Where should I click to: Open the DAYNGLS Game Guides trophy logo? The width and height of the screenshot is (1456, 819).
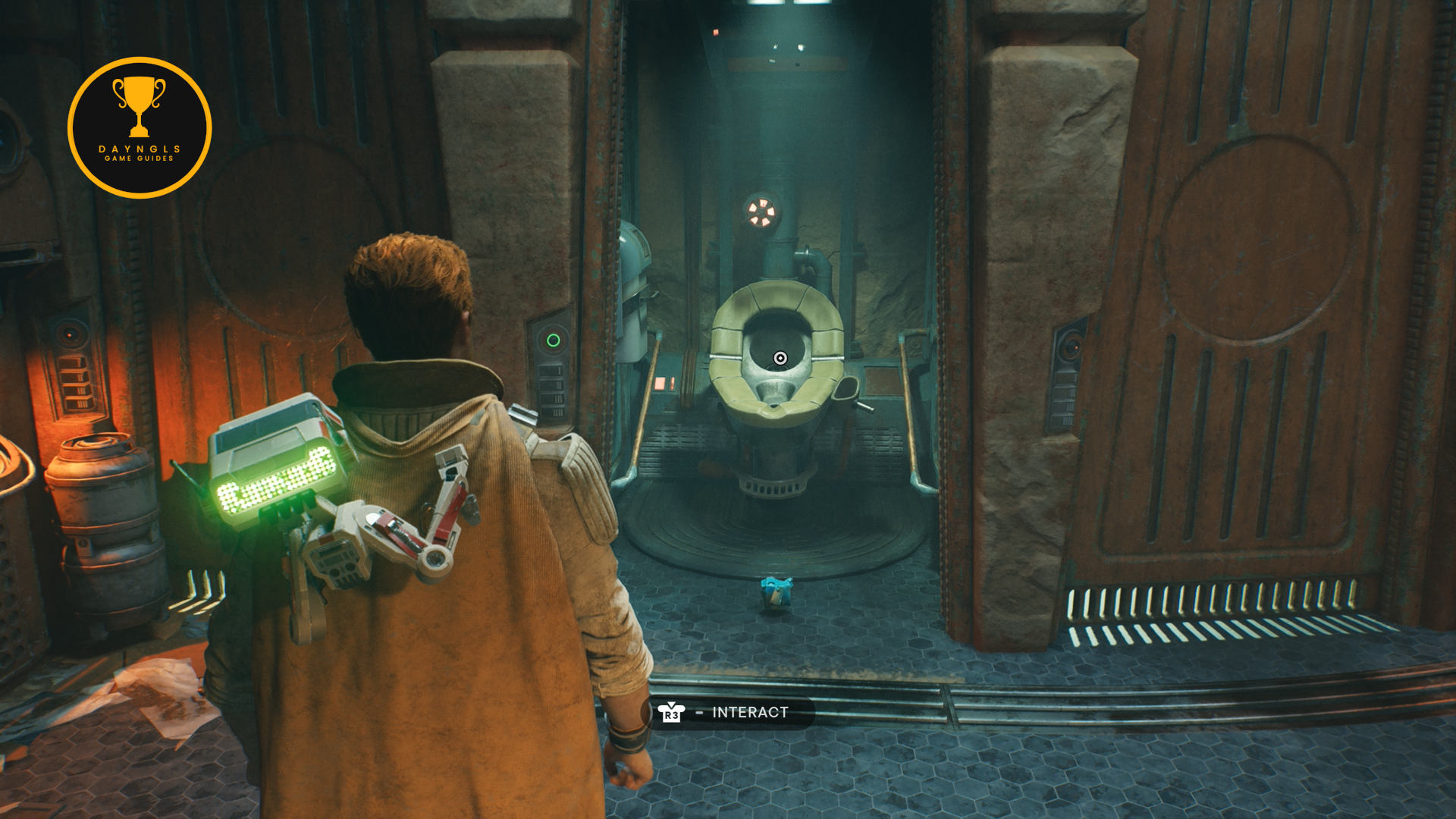pos(140,127)
